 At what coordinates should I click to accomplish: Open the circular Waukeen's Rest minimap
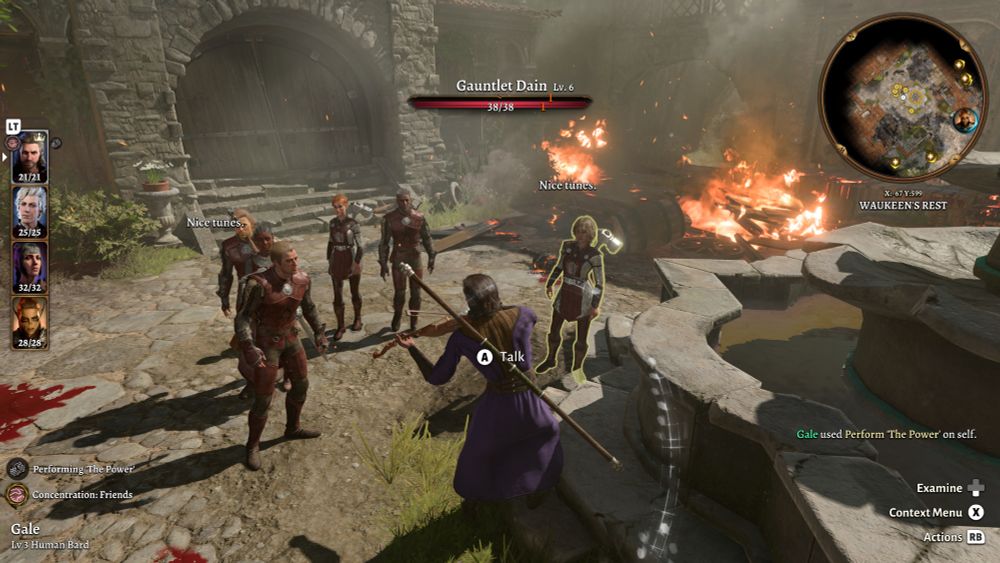[902, 96]
